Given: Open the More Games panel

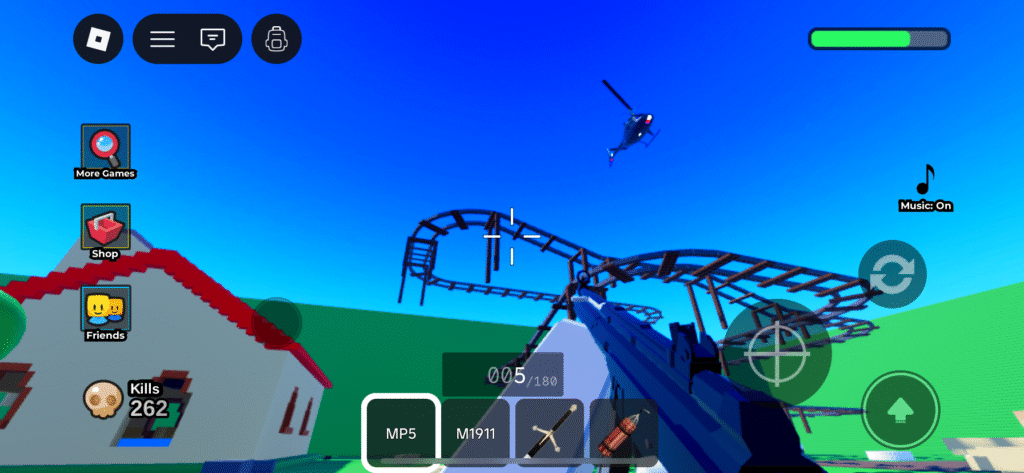Looking at the screenshot, I should click(105, 150).
